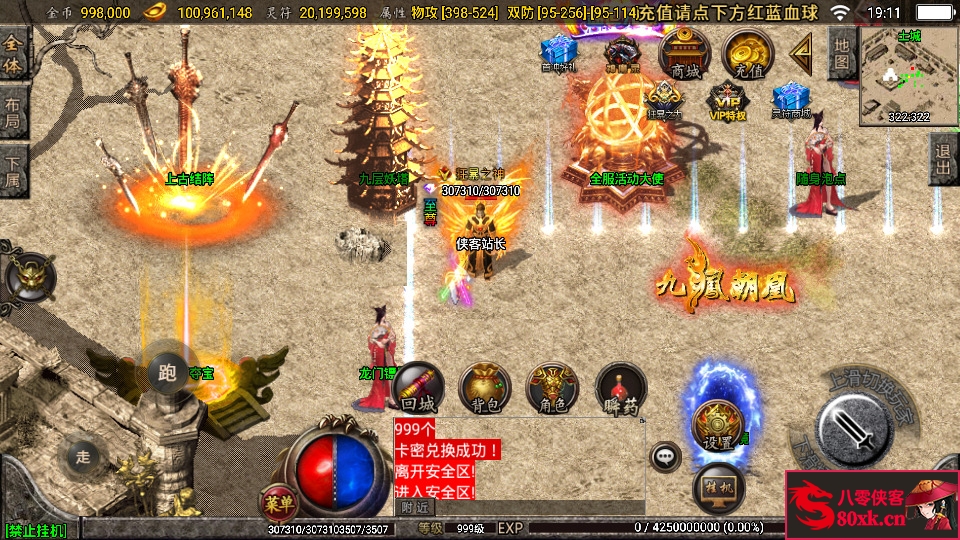The image size is (960, 540).
Task: Open the 角色 character sheet
Action: click(x=552, y=388)
